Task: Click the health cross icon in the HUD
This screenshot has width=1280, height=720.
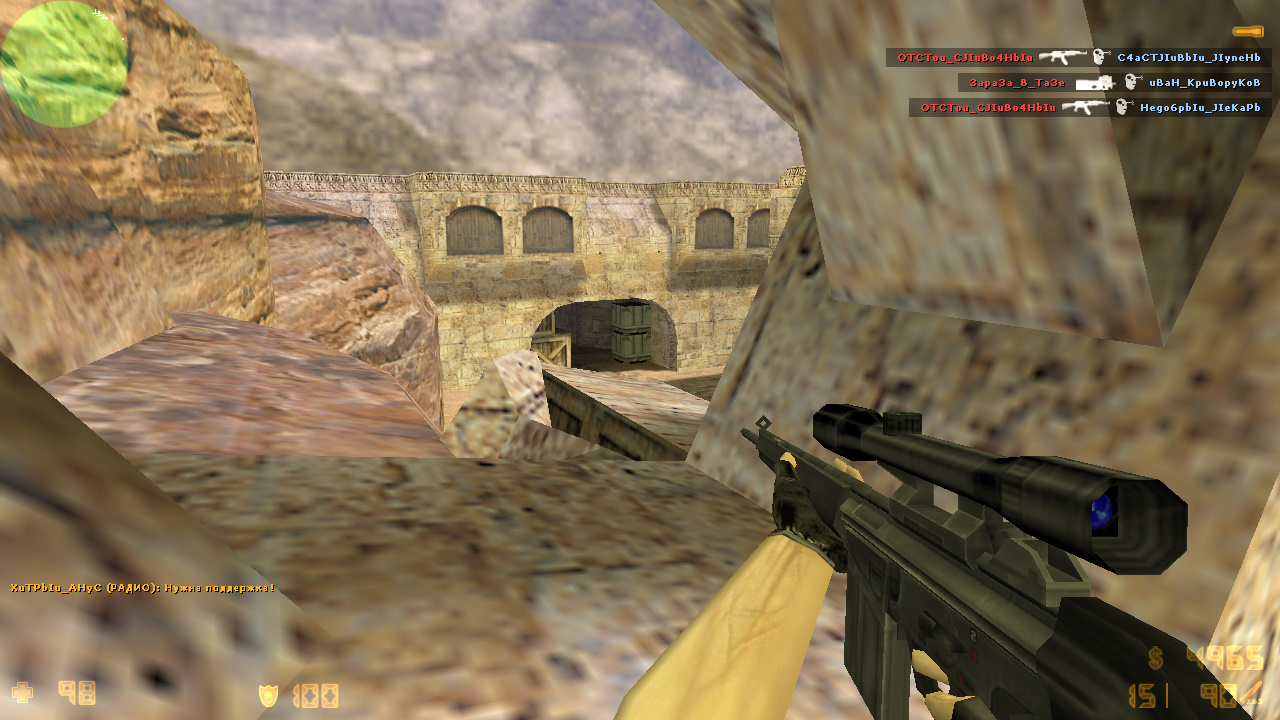Action: pyautogui.click(x=23, y=693)
